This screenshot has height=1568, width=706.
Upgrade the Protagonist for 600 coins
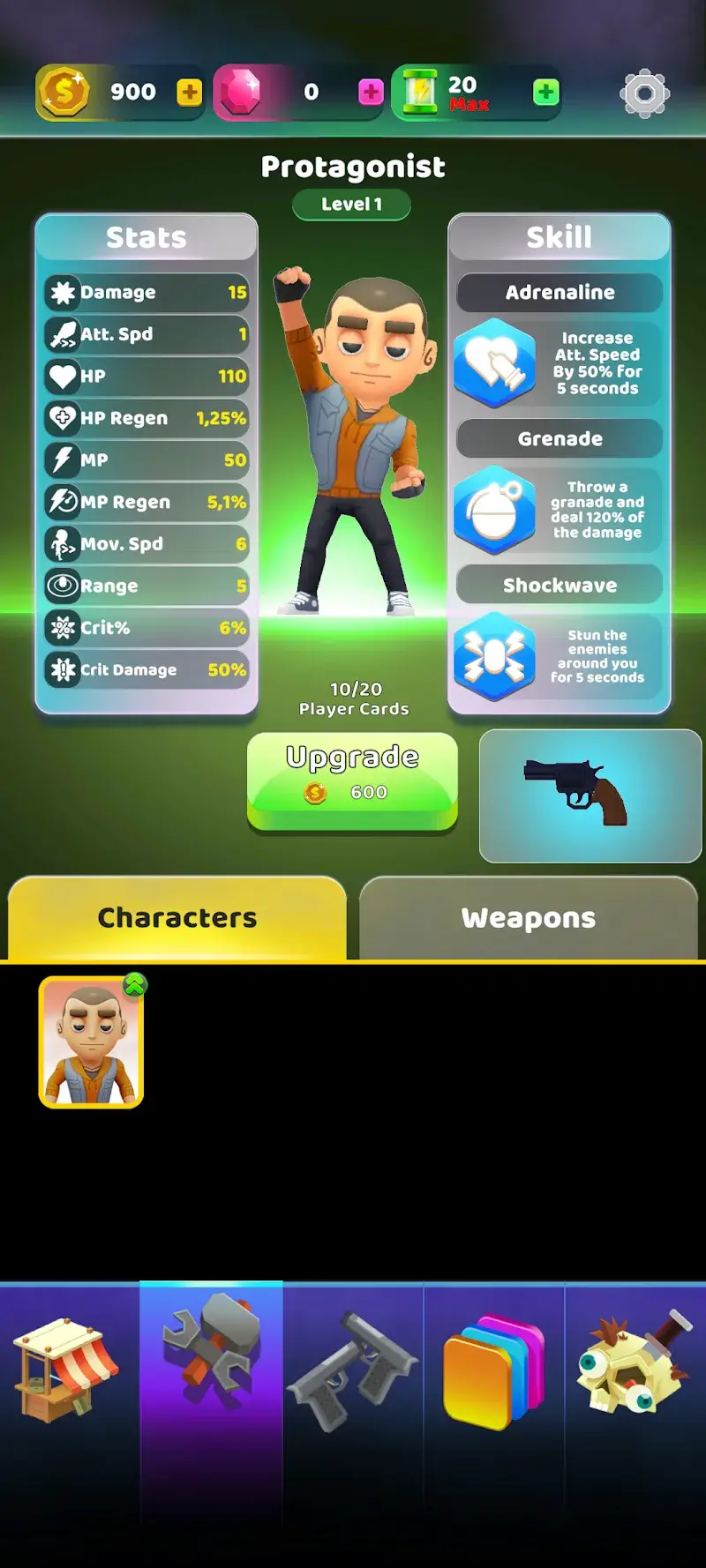[352, 780]
